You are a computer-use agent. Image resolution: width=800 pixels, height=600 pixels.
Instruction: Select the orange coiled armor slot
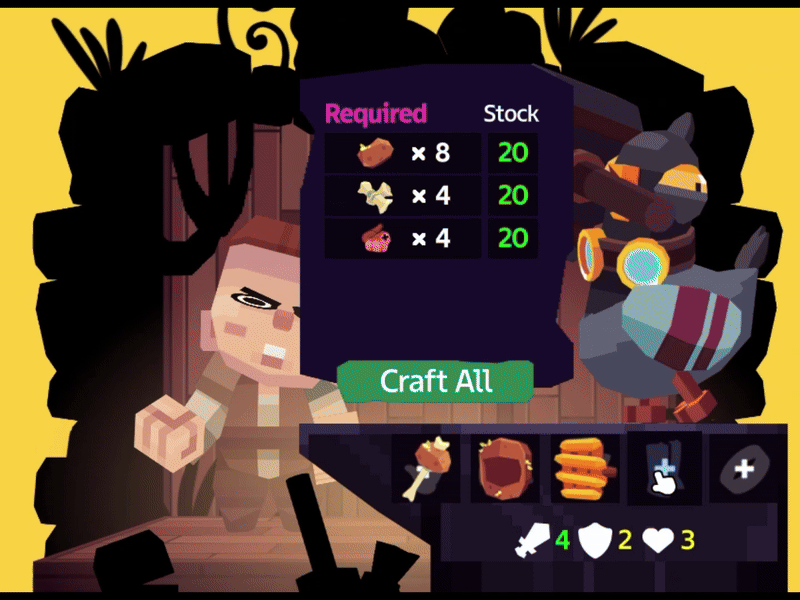[582, 469]
